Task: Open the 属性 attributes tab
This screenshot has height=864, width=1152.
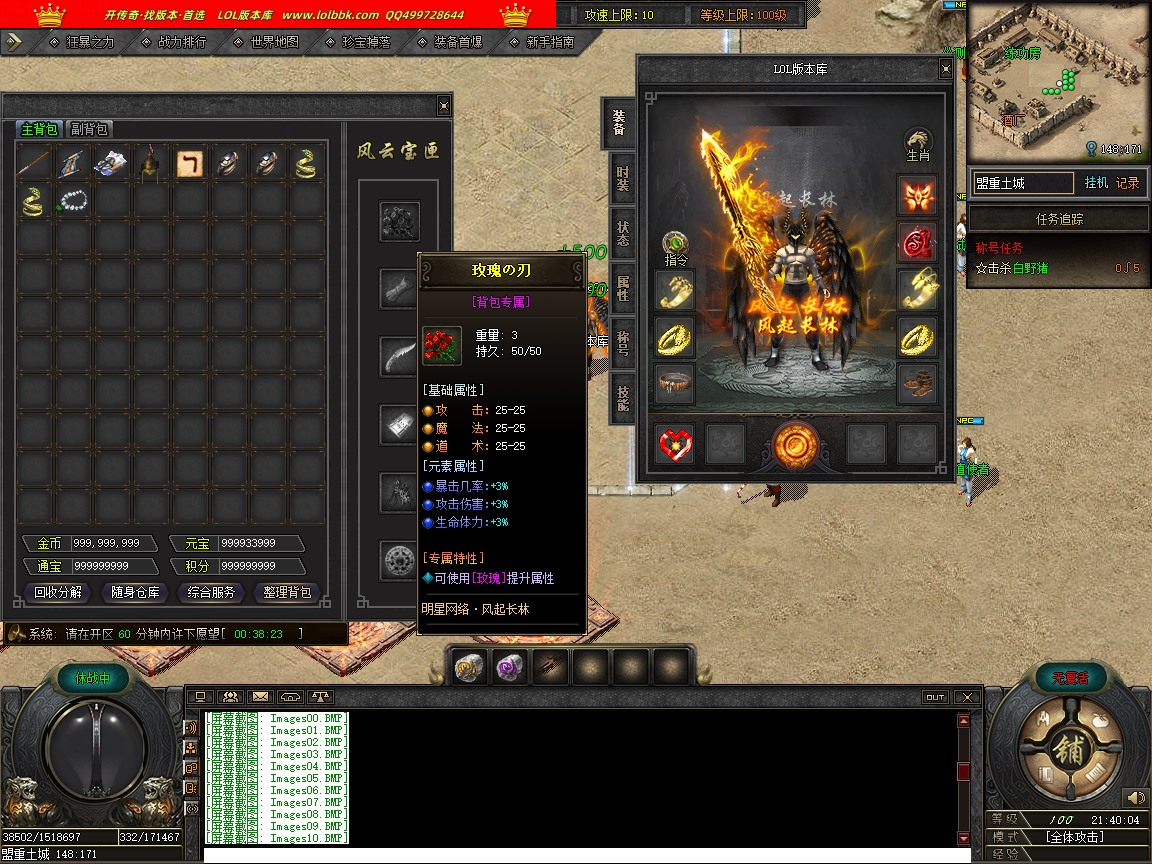Action: tap(621, 289)
